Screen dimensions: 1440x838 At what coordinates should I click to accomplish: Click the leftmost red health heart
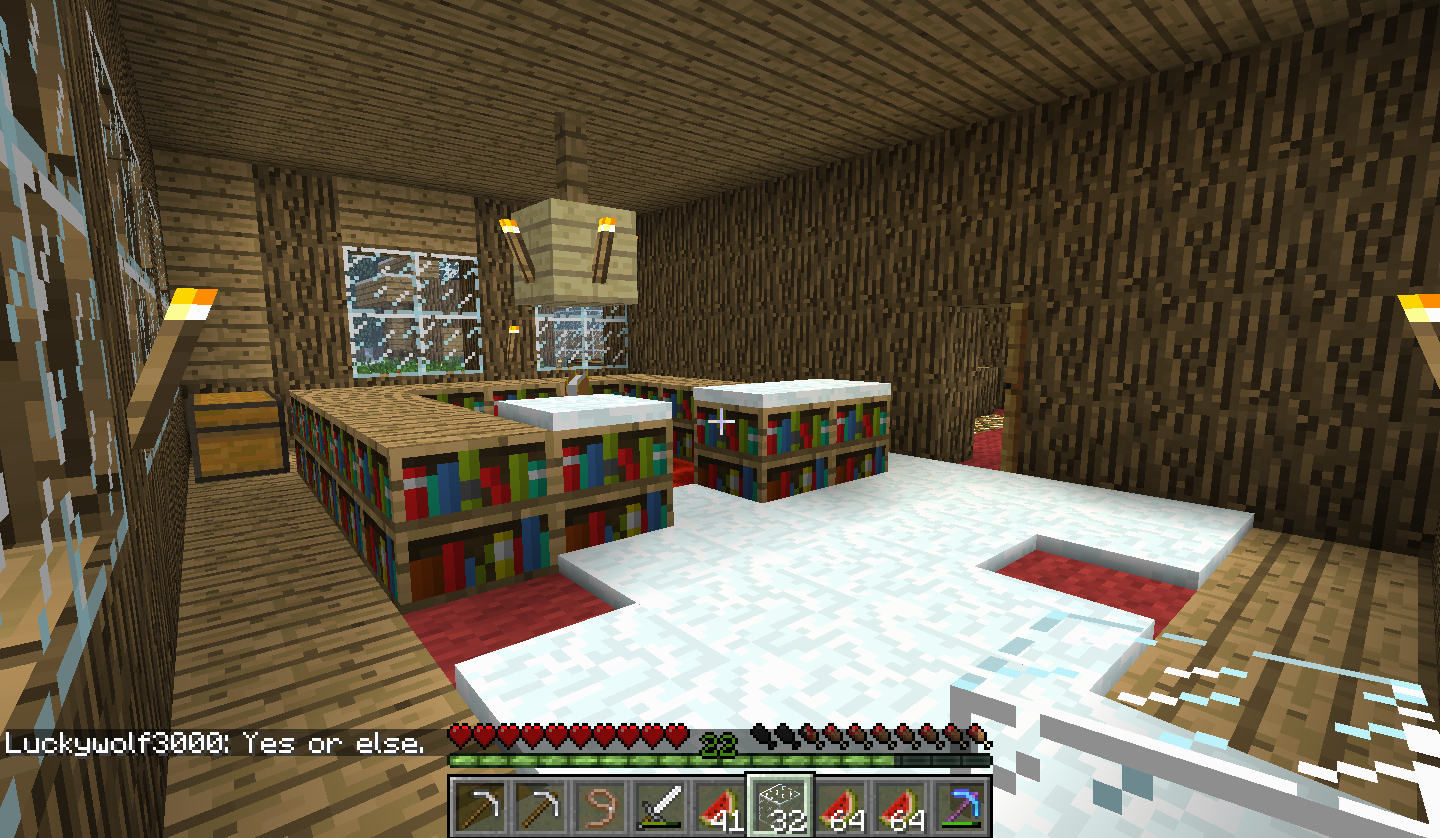pos(460,733)
